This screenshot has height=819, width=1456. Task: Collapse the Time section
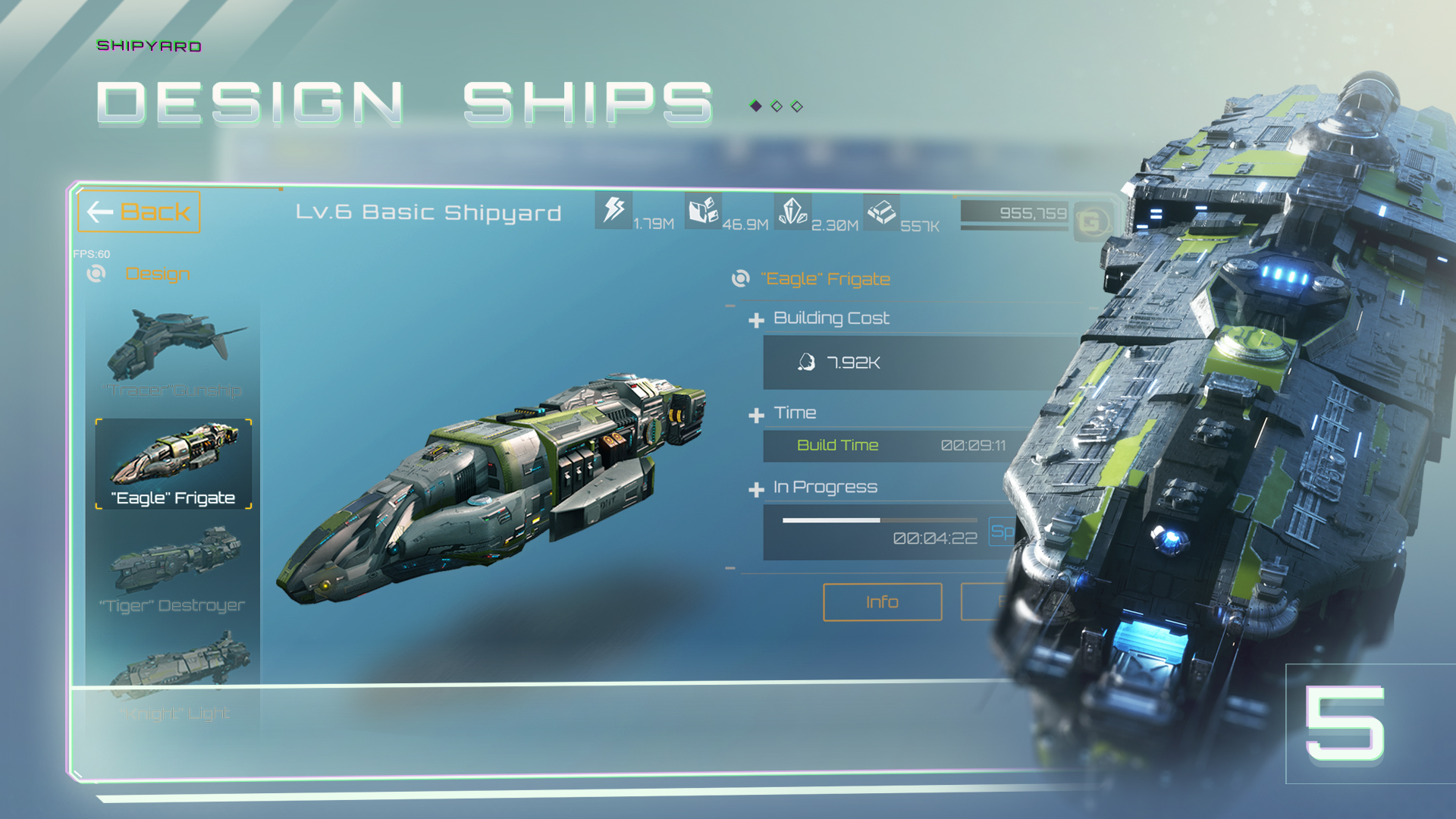click(x=755, y=413)
